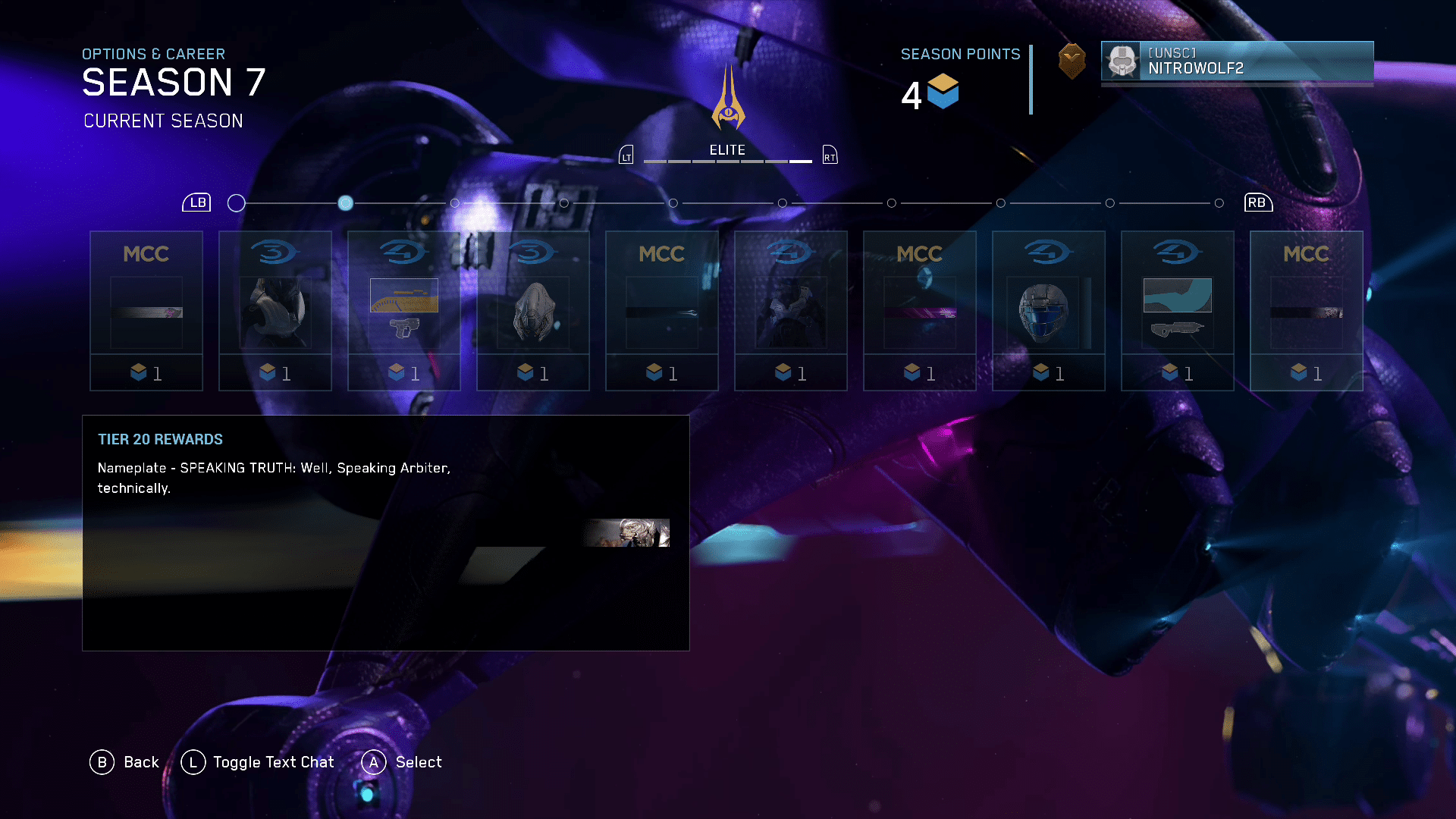View the Speaking Truth nameplate preview image

627,532
